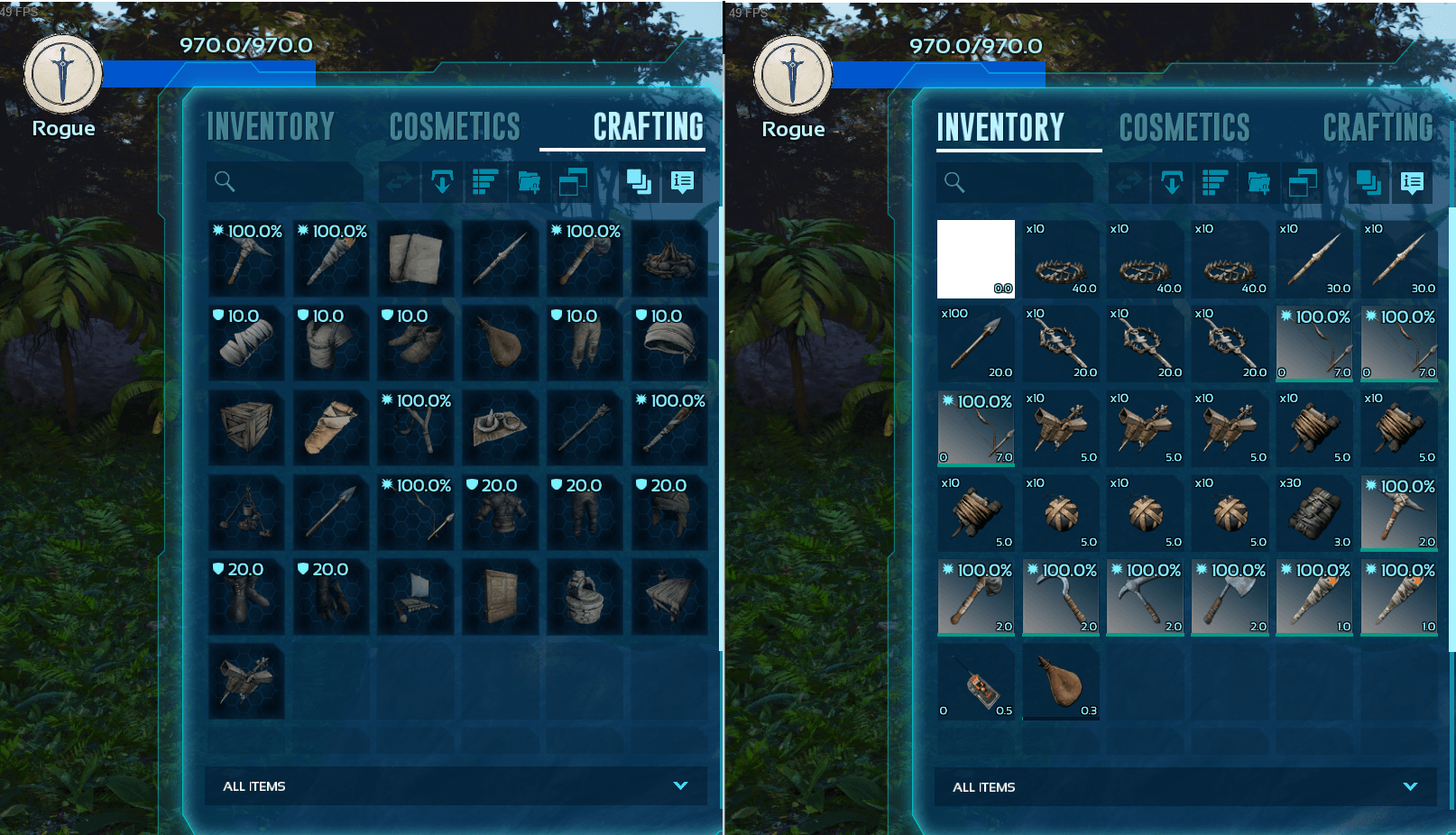Click the Transfer All items icon
This screenshot has width=1456, height=835.
pyautogui.click(x=442, y=182)
